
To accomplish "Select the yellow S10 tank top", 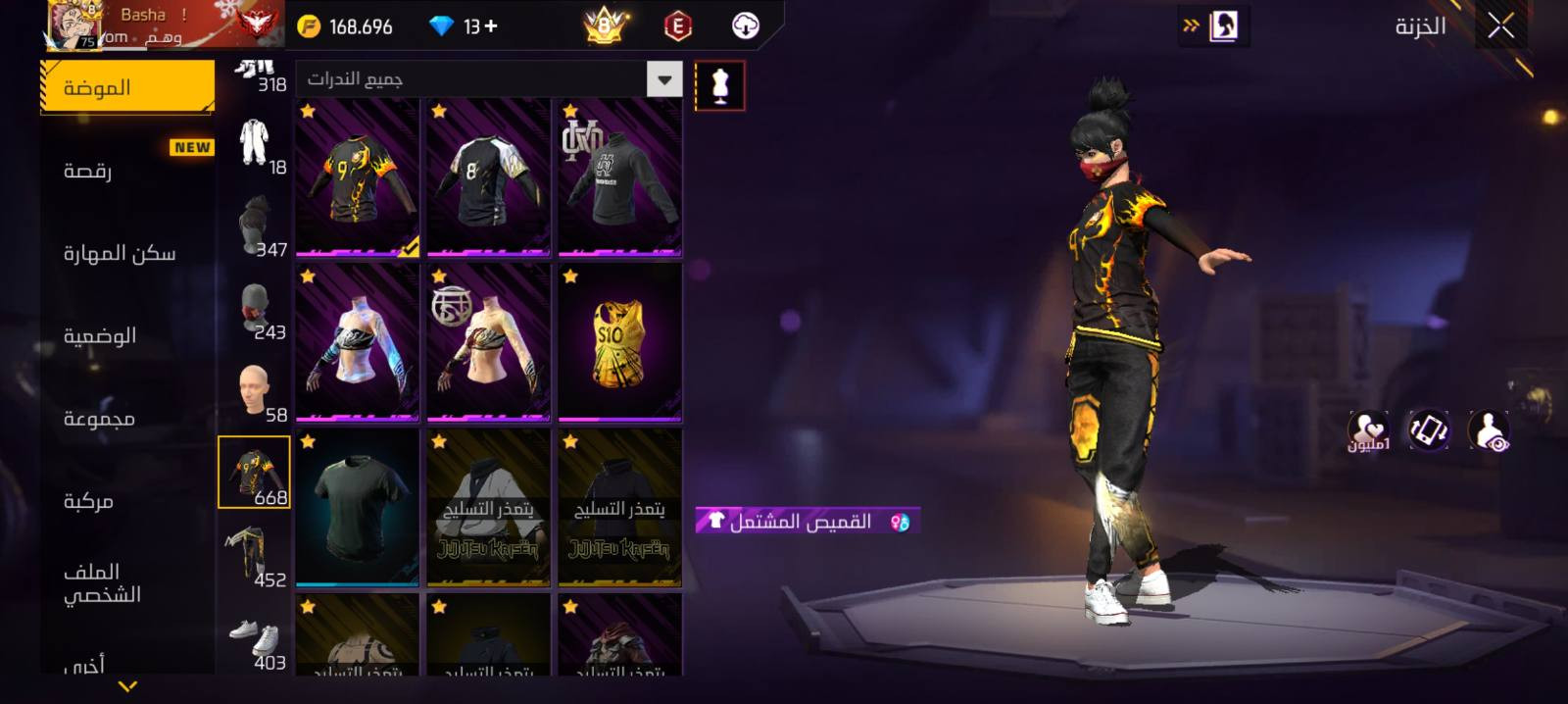I will point(619,342).
